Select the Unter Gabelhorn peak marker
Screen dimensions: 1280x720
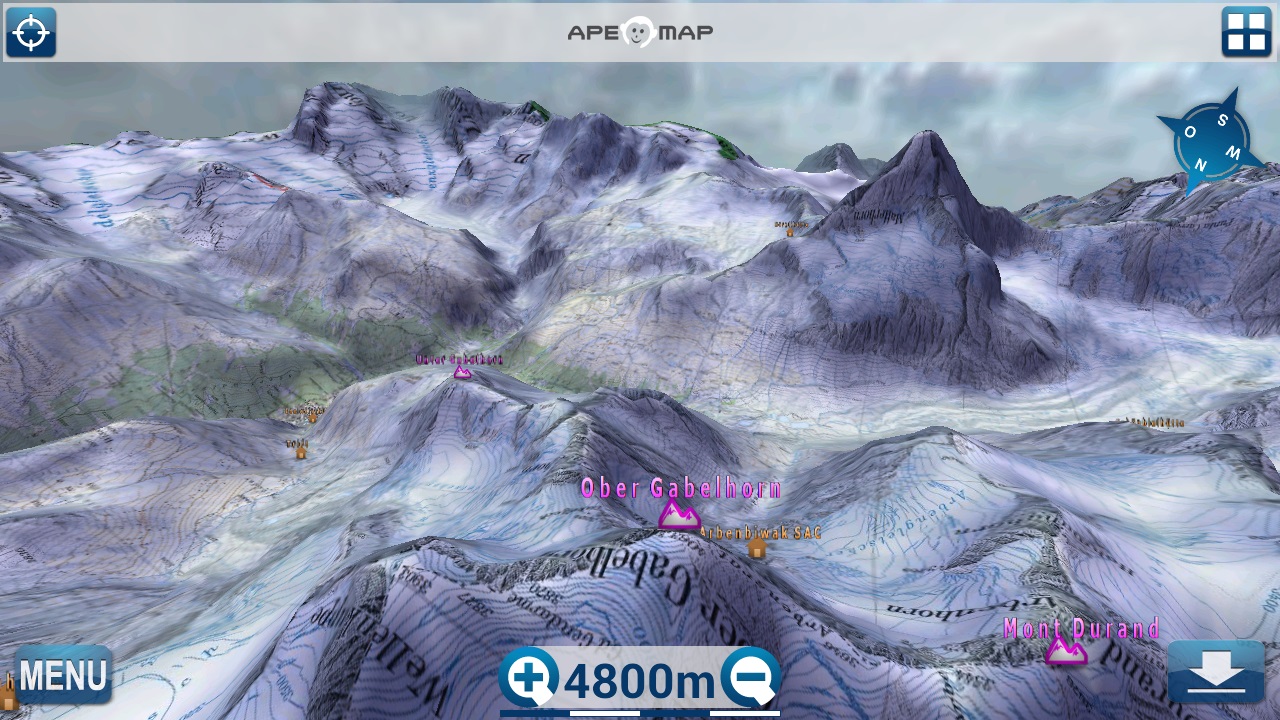tap(462, 372)
